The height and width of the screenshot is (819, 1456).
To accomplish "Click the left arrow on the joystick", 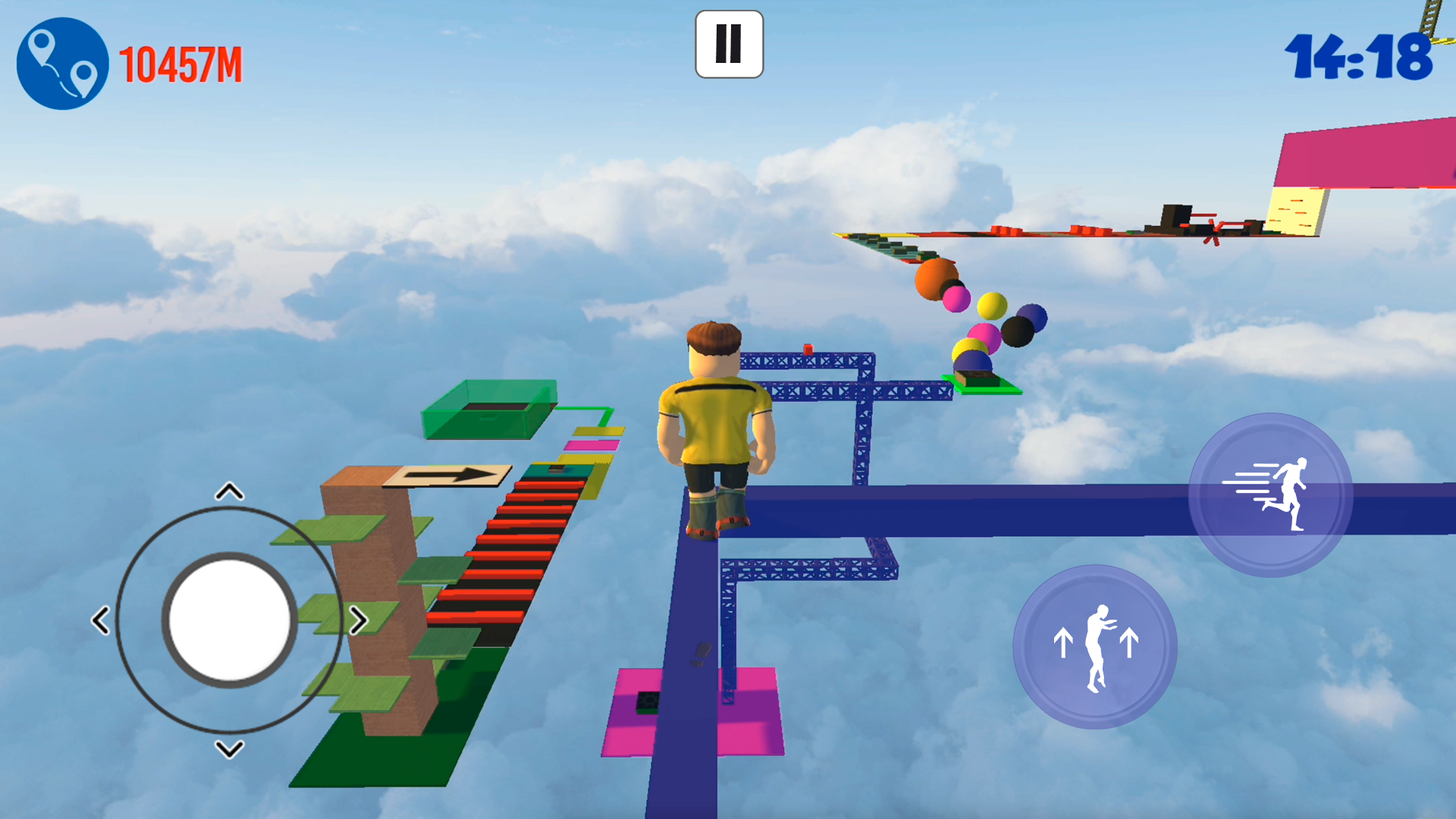I will point(101,620).
